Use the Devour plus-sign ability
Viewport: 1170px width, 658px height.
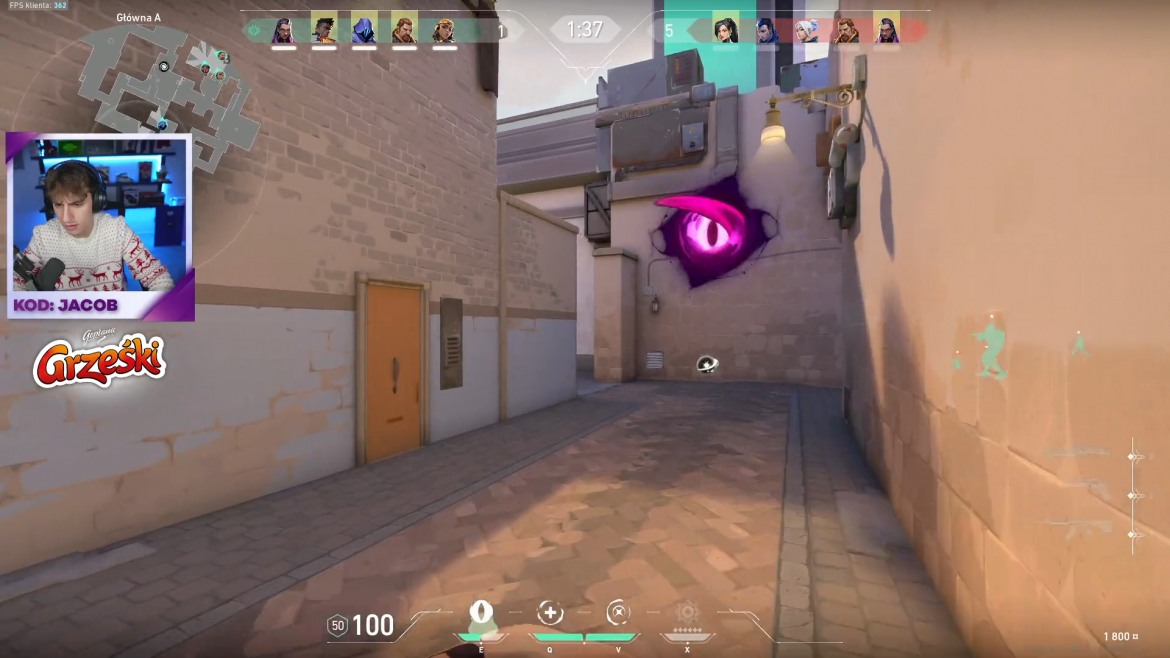pos(549,612)
